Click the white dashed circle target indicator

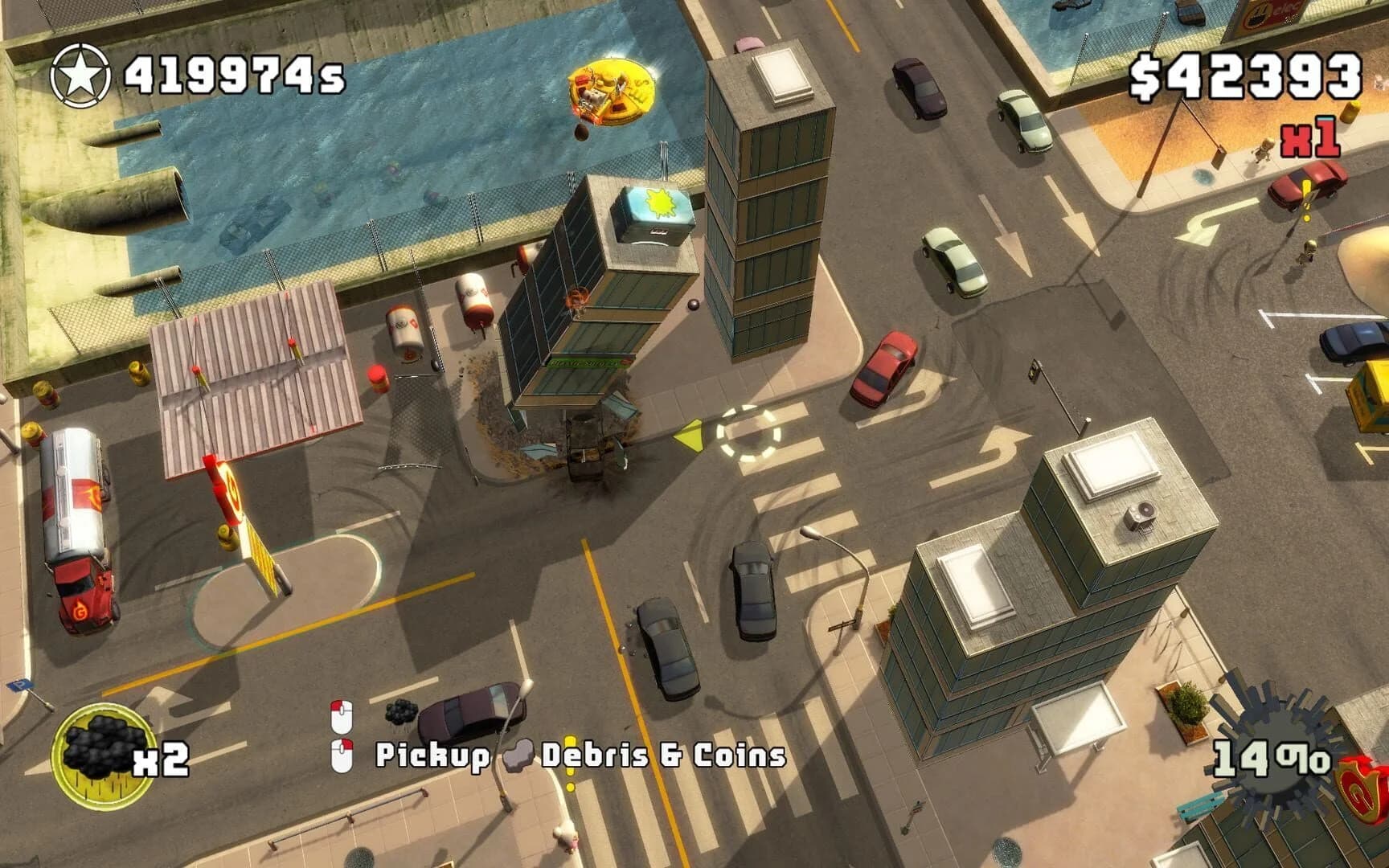tap(749, 433)
